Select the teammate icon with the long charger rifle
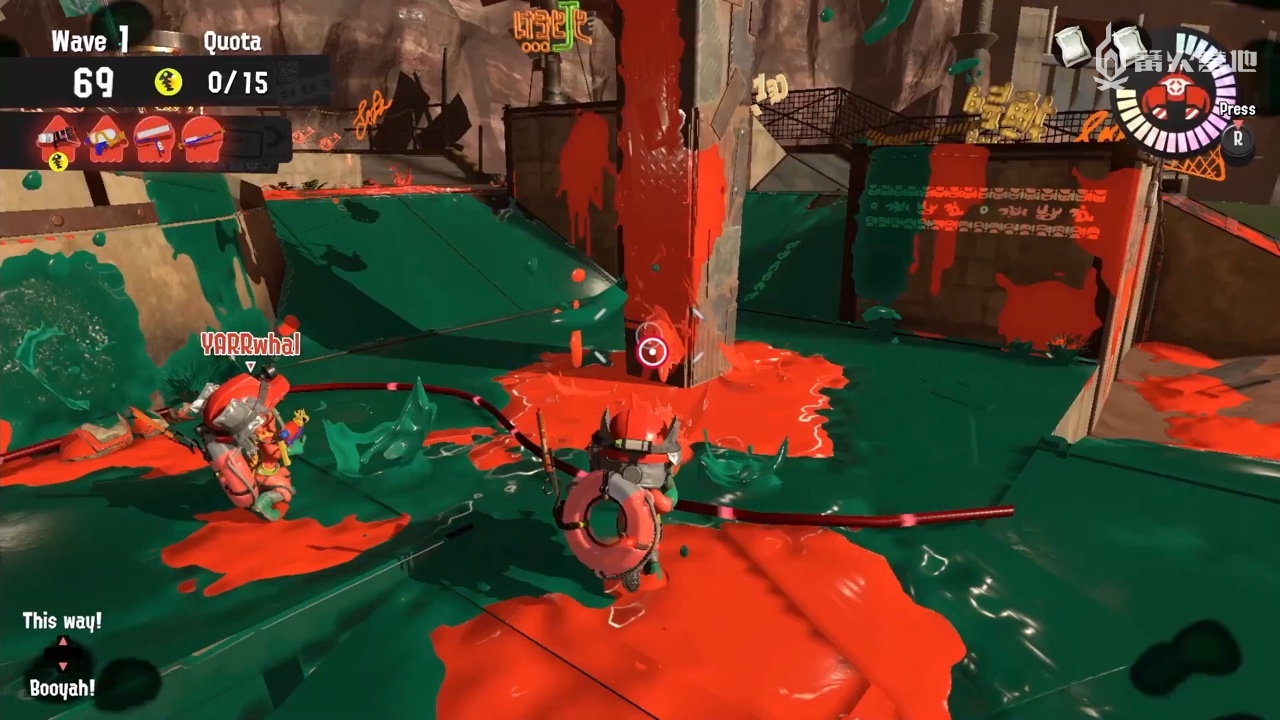This screenshot has height=720, width=1280. click(202, 140)
